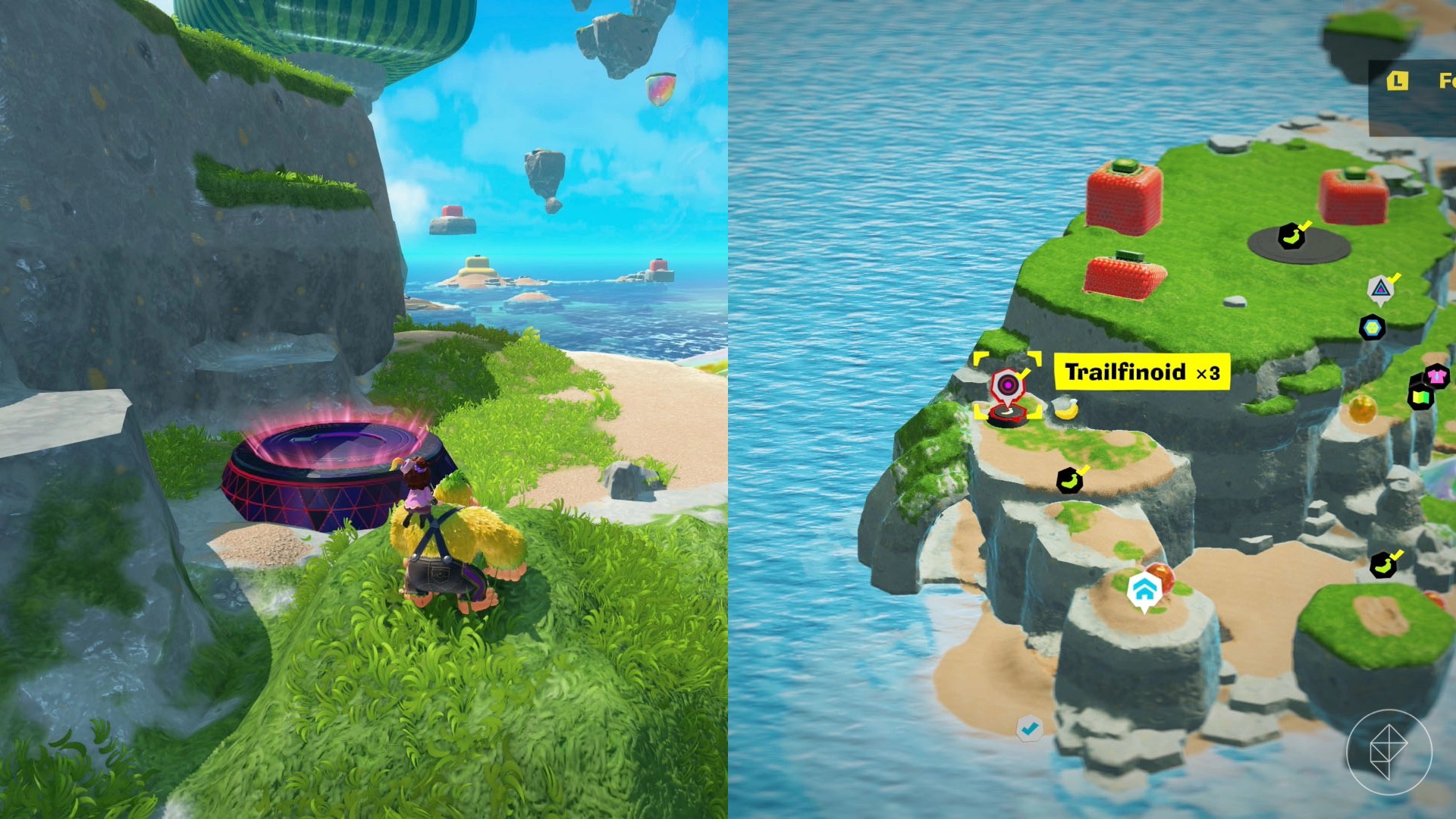The image size is (1456, 819).
Task: Select the triangle pin map marker
Action: 1381,288
